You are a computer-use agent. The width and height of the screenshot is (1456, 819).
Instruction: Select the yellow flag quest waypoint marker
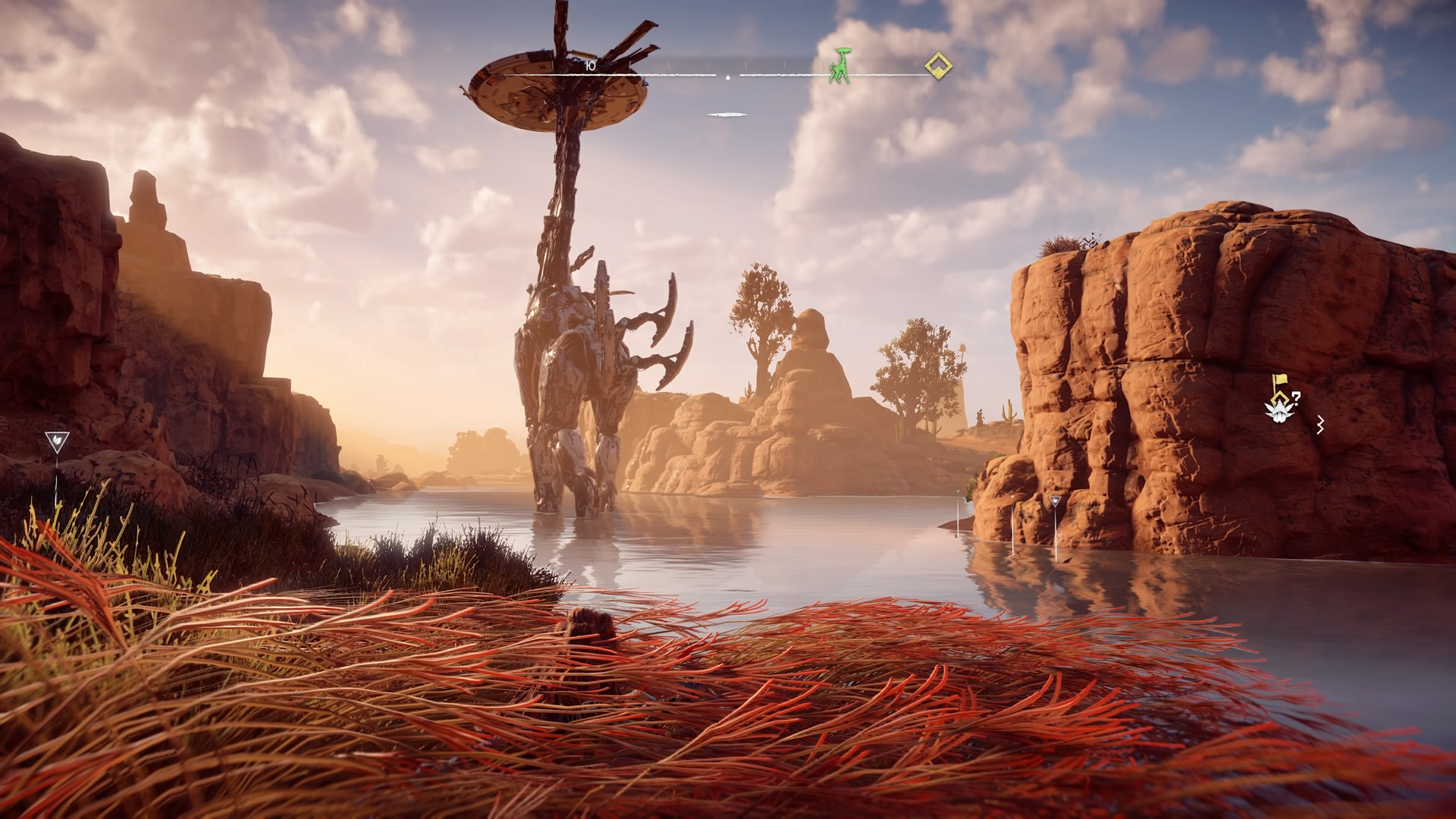[x=1279, y=384]
